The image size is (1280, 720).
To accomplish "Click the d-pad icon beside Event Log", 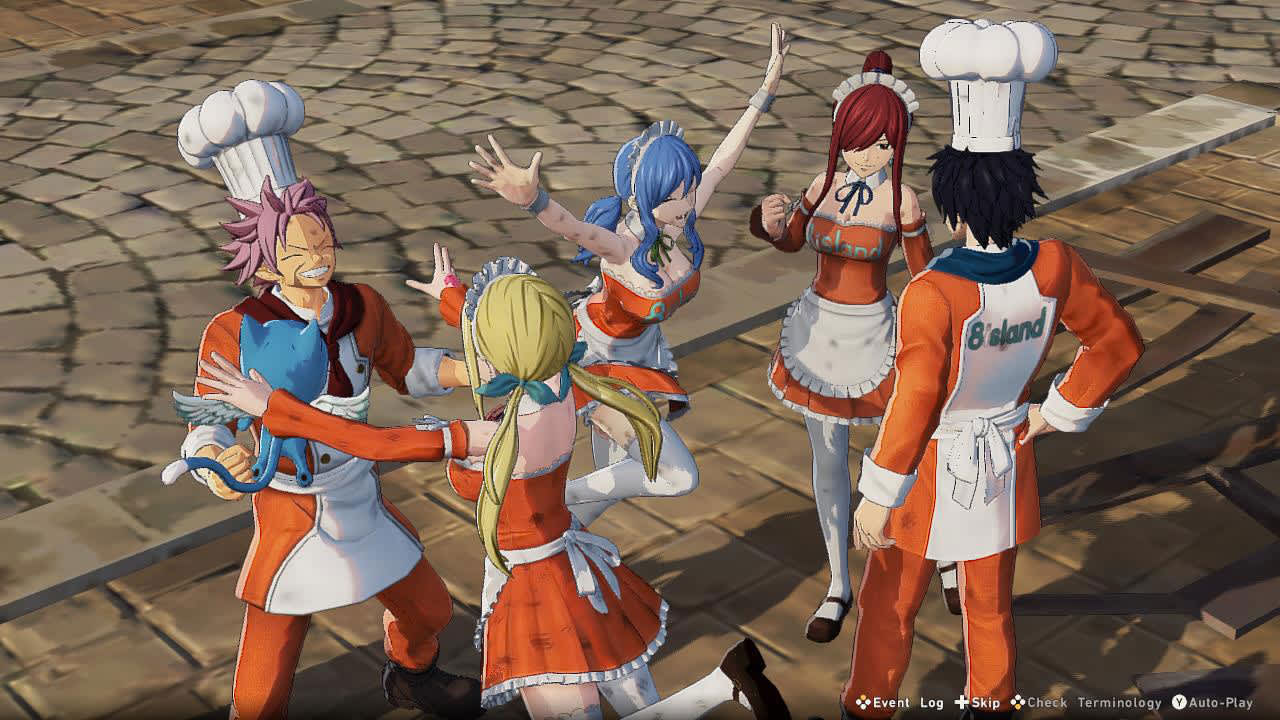I will (862, 703).
